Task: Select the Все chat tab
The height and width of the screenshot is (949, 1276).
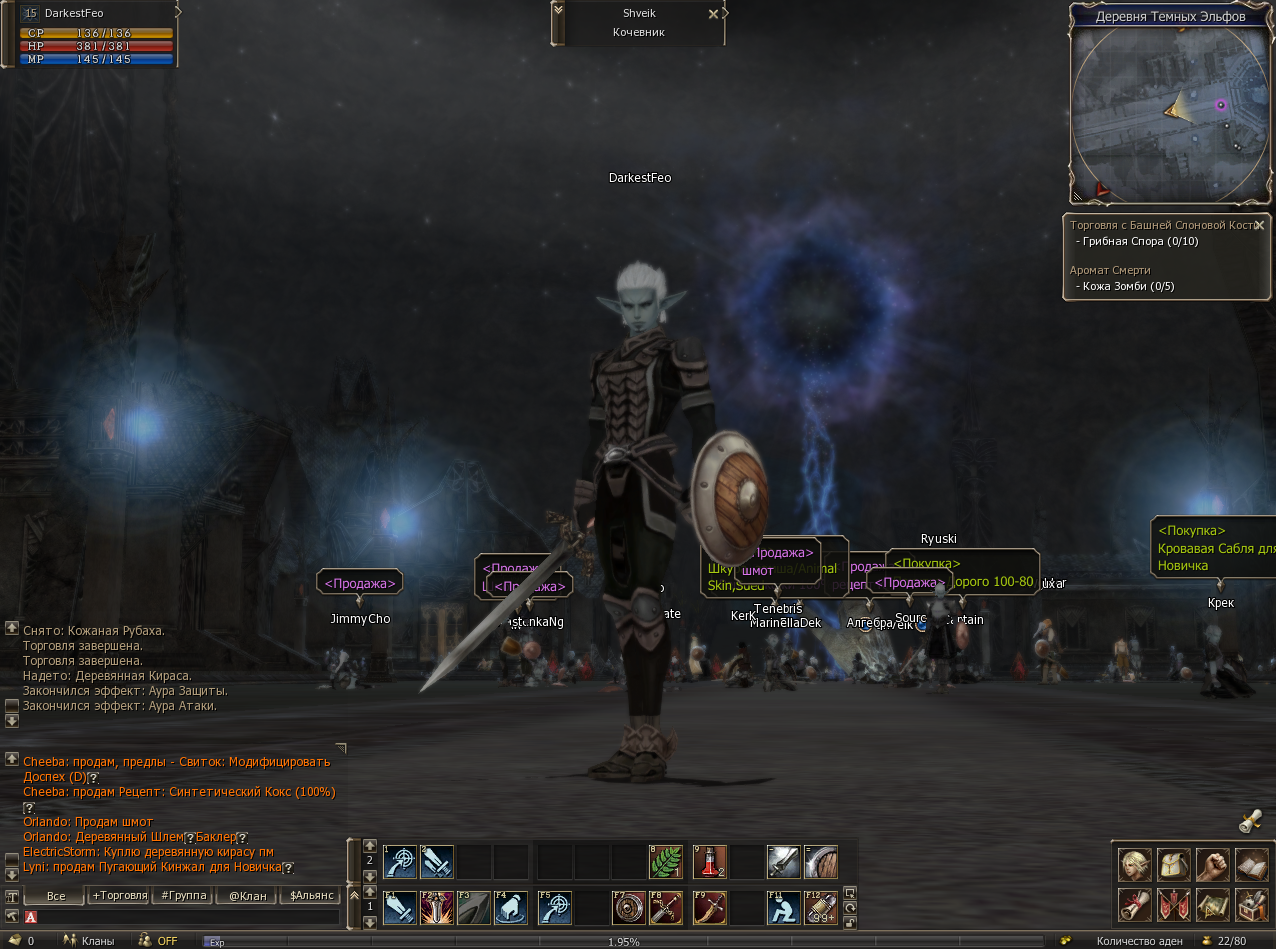Action: pos(55,895)
